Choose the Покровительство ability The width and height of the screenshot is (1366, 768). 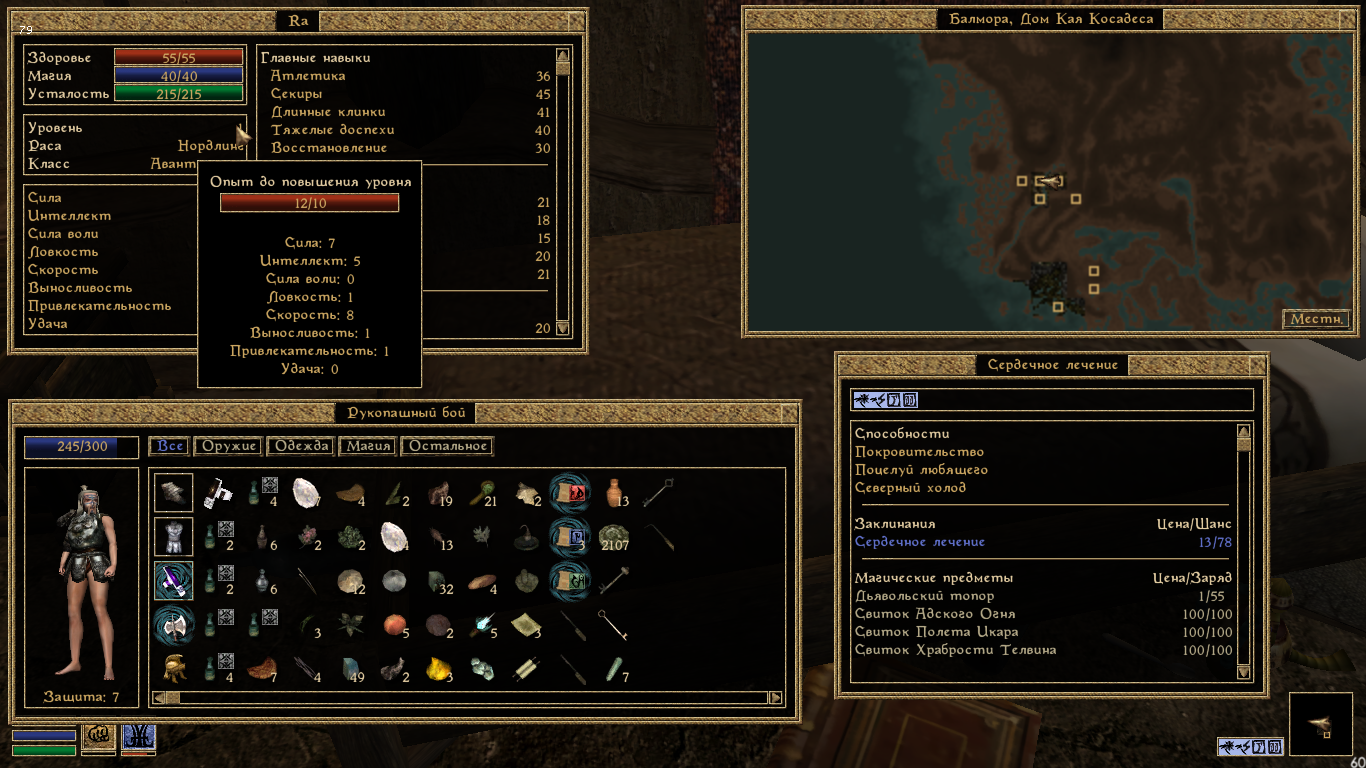point(919,452)
